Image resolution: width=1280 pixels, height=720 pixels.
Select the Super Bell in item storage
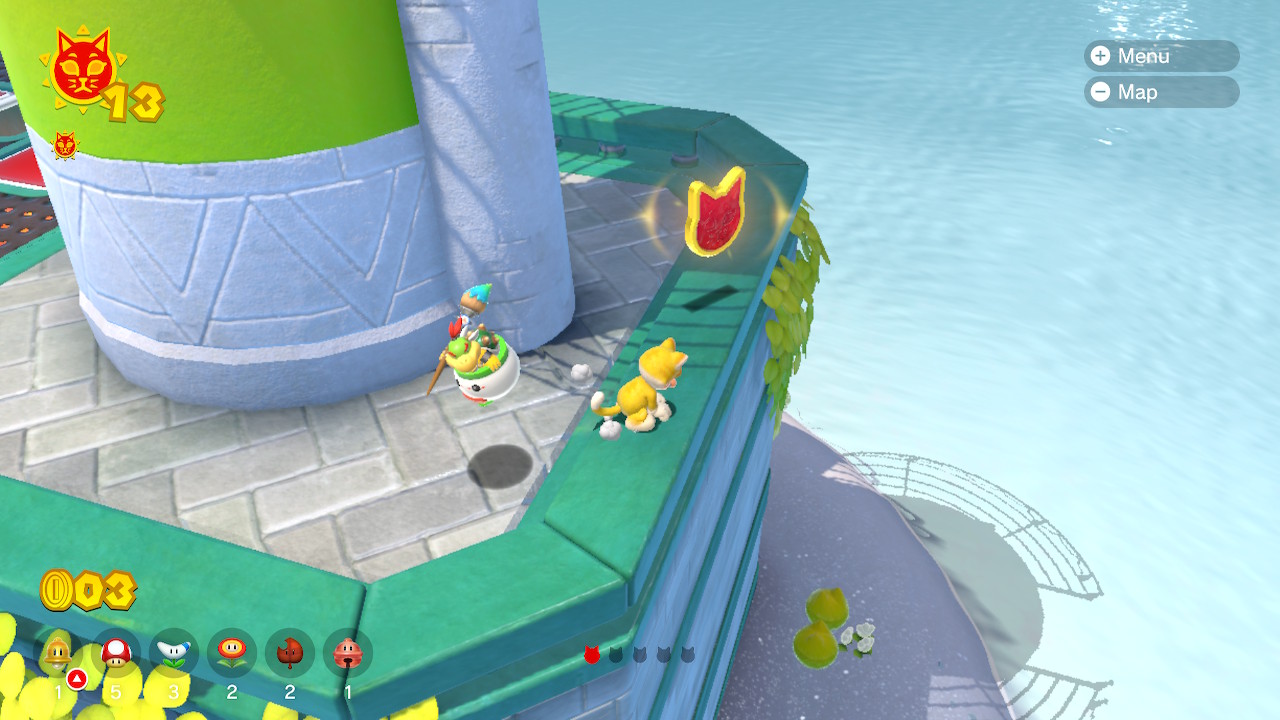58,653
